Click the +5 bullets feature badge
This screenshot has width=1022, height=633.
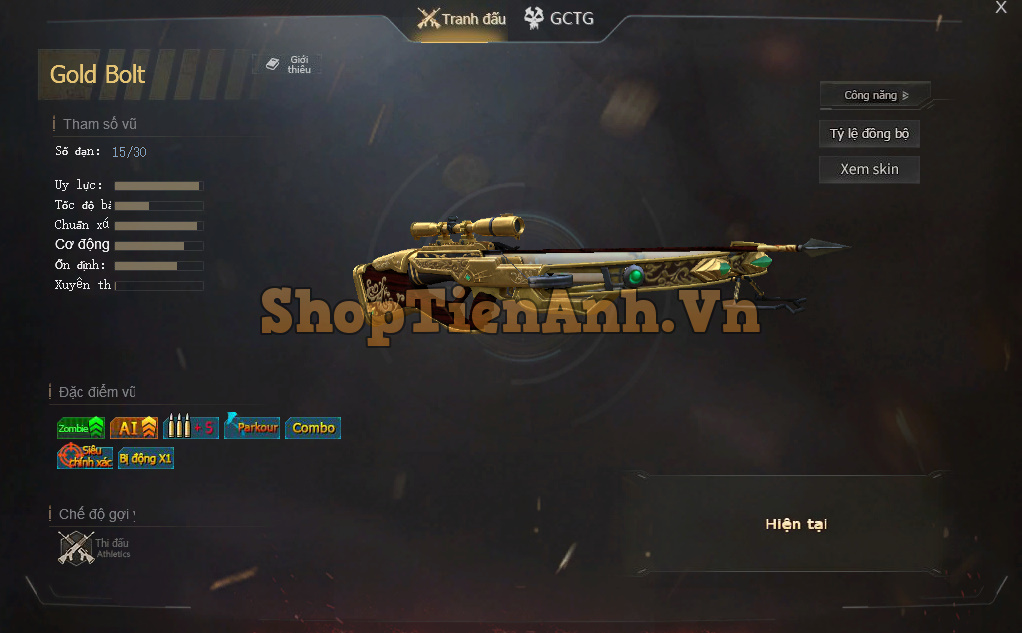click(x=189, y=428)
